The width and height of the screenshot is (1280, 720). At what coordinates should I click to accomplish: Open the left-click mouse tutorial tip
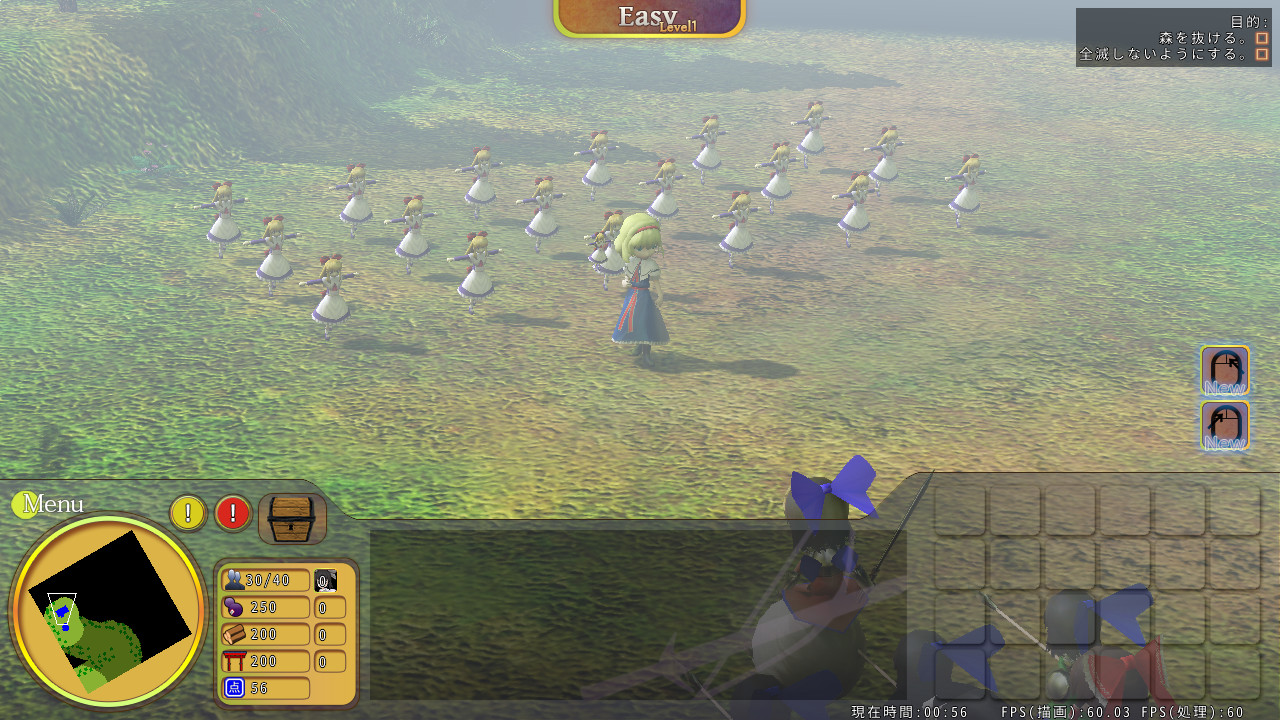tap(1224, 426)
